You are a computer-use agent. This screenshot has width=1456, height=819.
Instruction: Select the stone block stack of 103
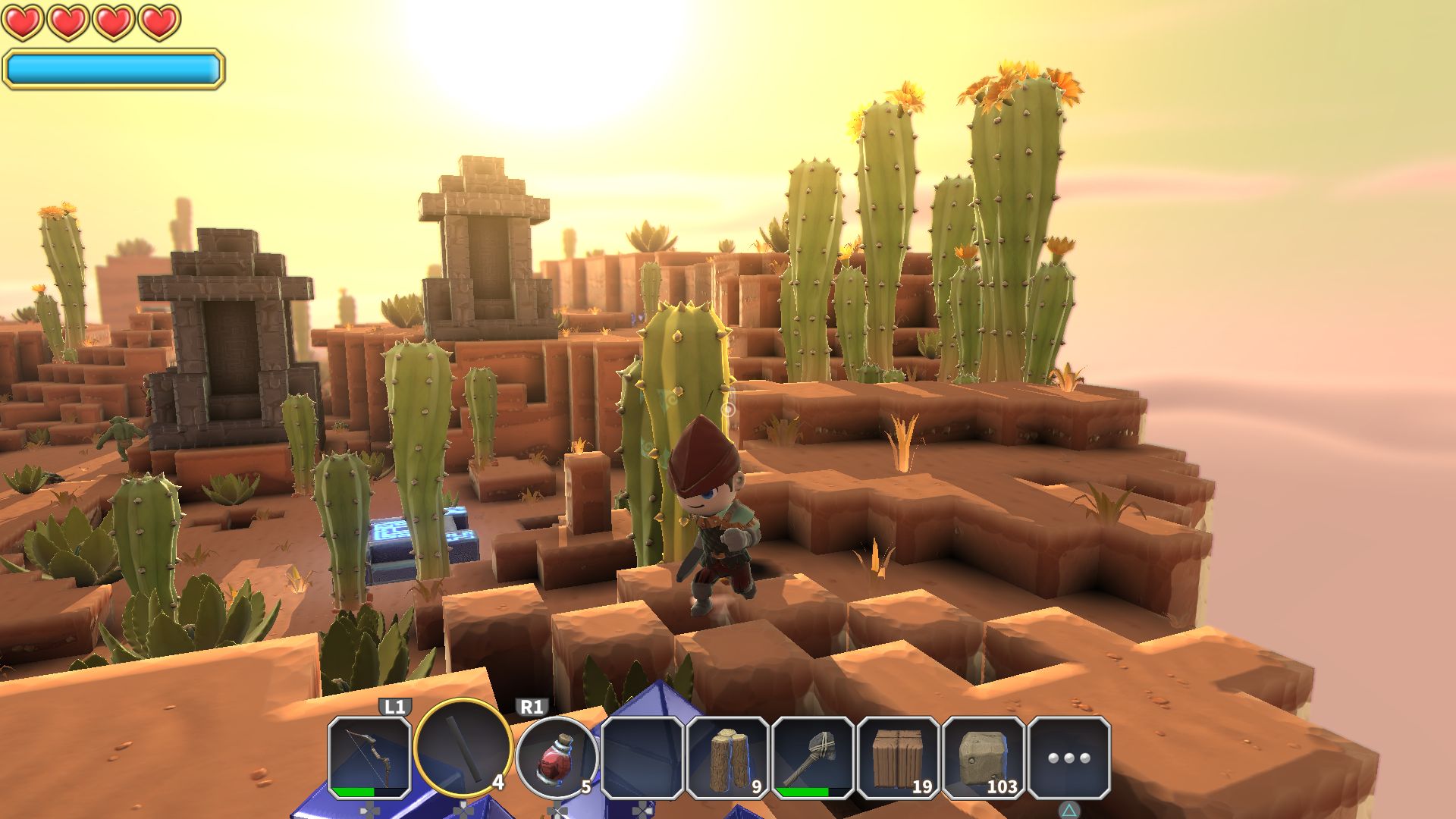pyautogui.click(x=984, y=758)
